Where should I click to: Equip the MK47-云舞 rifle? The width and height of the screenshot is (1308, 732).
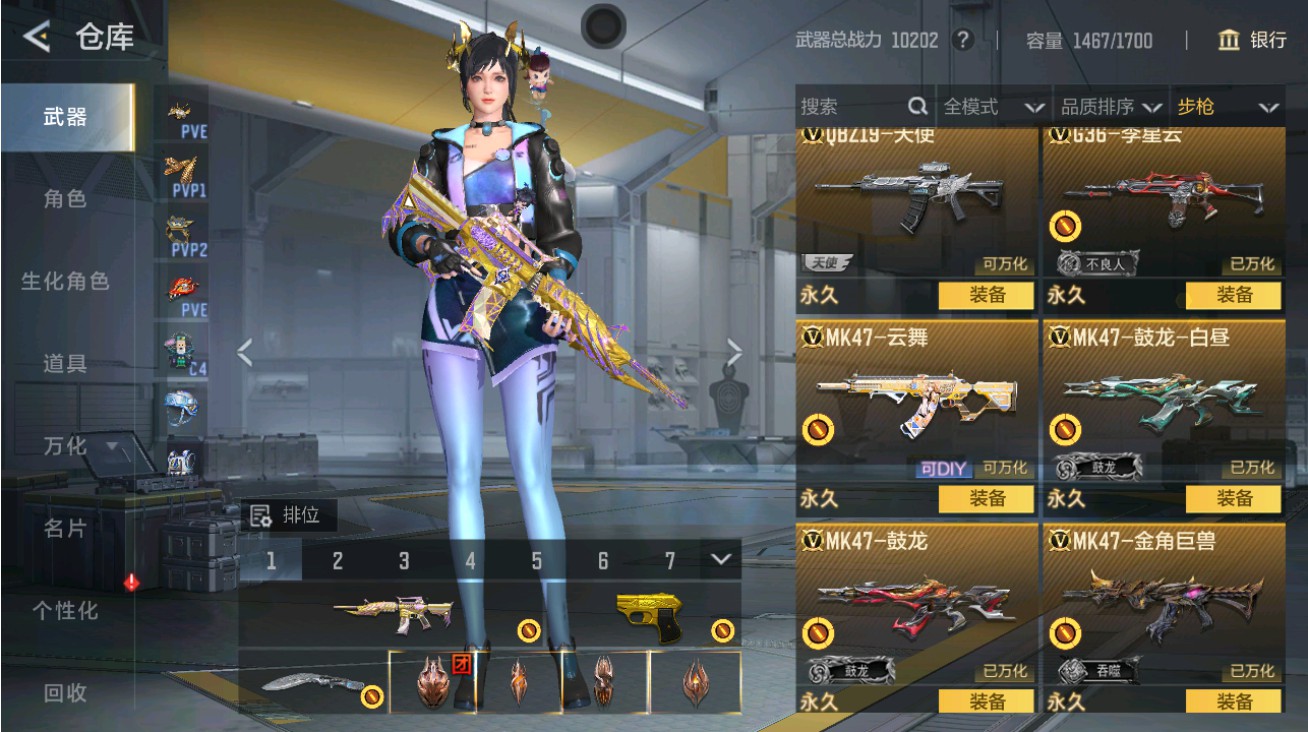pos(986,498)
